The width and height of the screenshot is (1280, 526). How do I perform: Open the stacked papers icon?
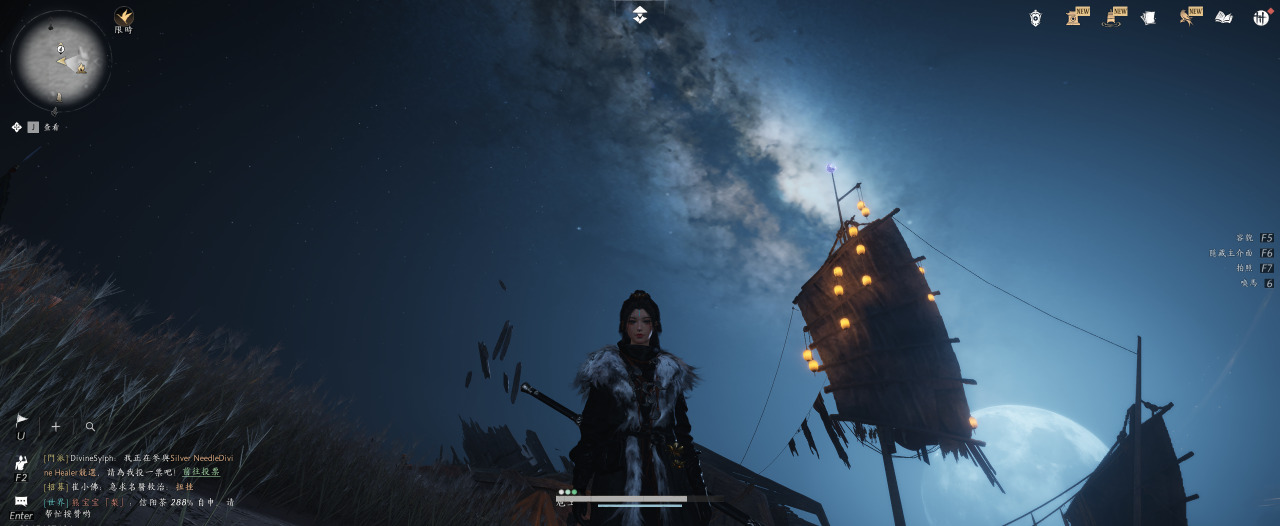pos(1149,18)
